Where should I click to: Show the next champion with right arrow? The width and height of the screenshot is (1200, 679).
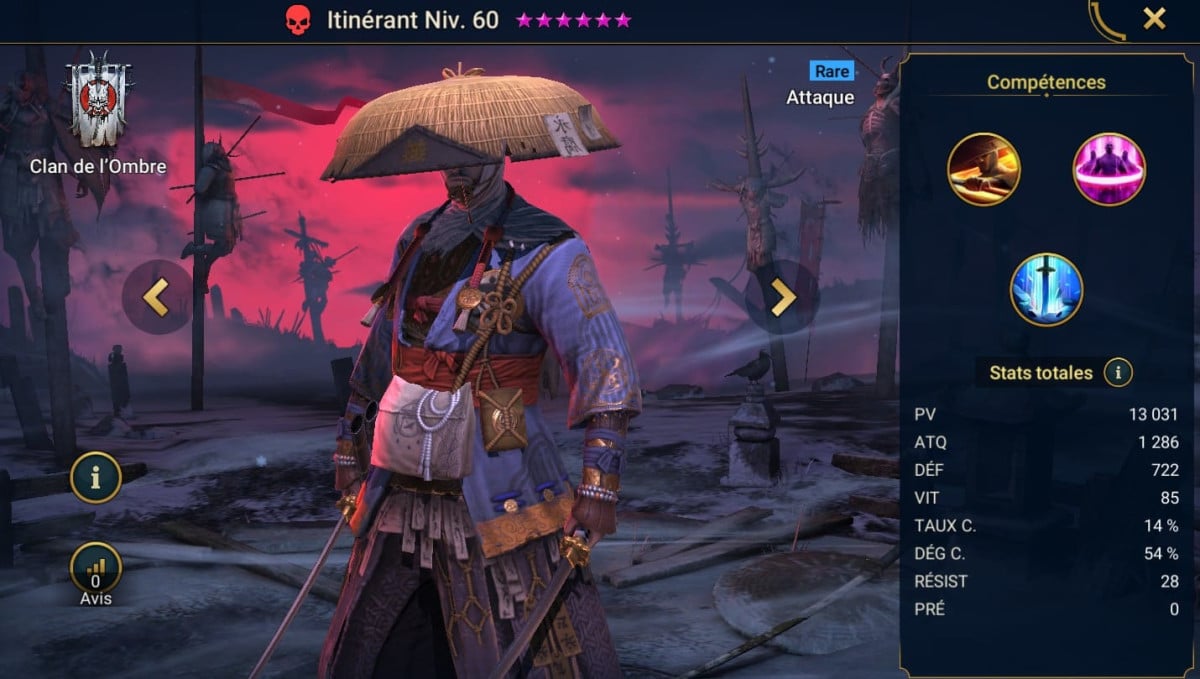point(782,297)
